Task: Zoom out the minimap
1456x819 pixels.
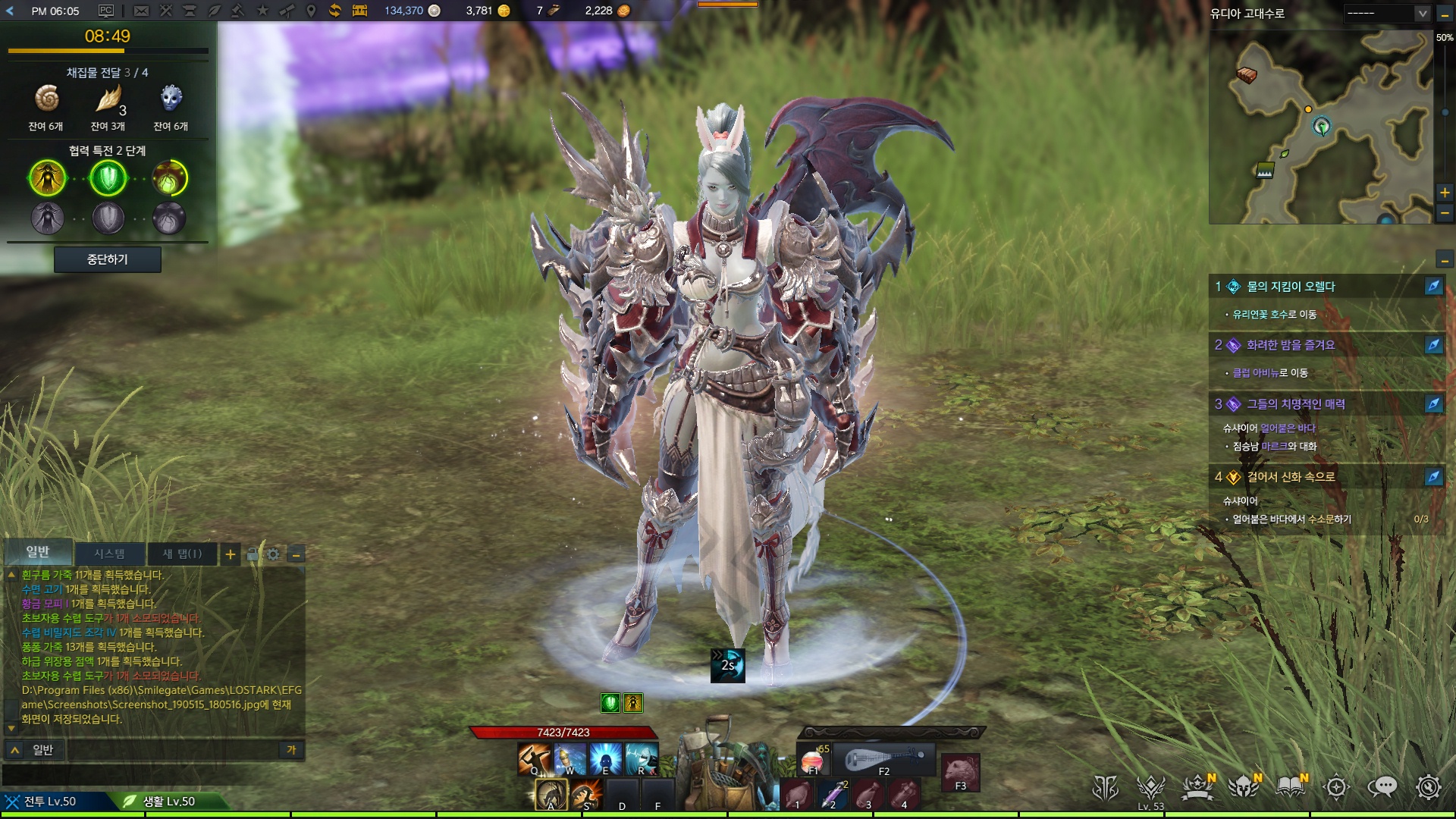Action: coord(1445,214)
